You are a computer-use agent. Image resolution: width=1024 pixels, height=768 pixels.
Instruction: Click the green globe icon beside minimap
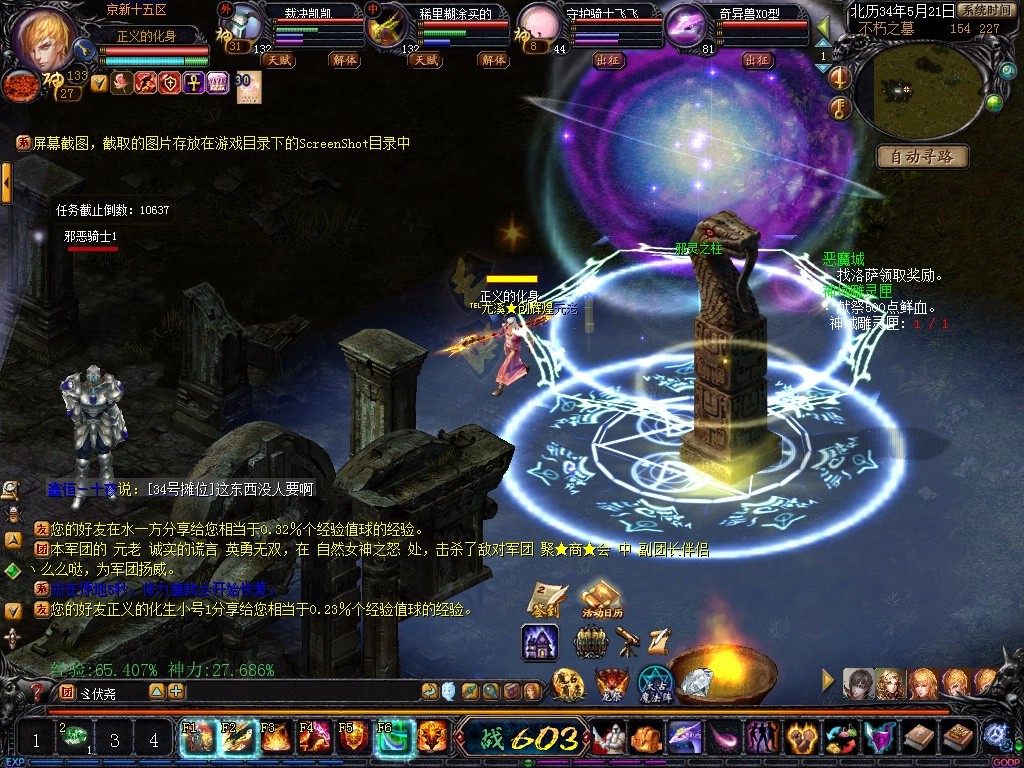[993, 102]
